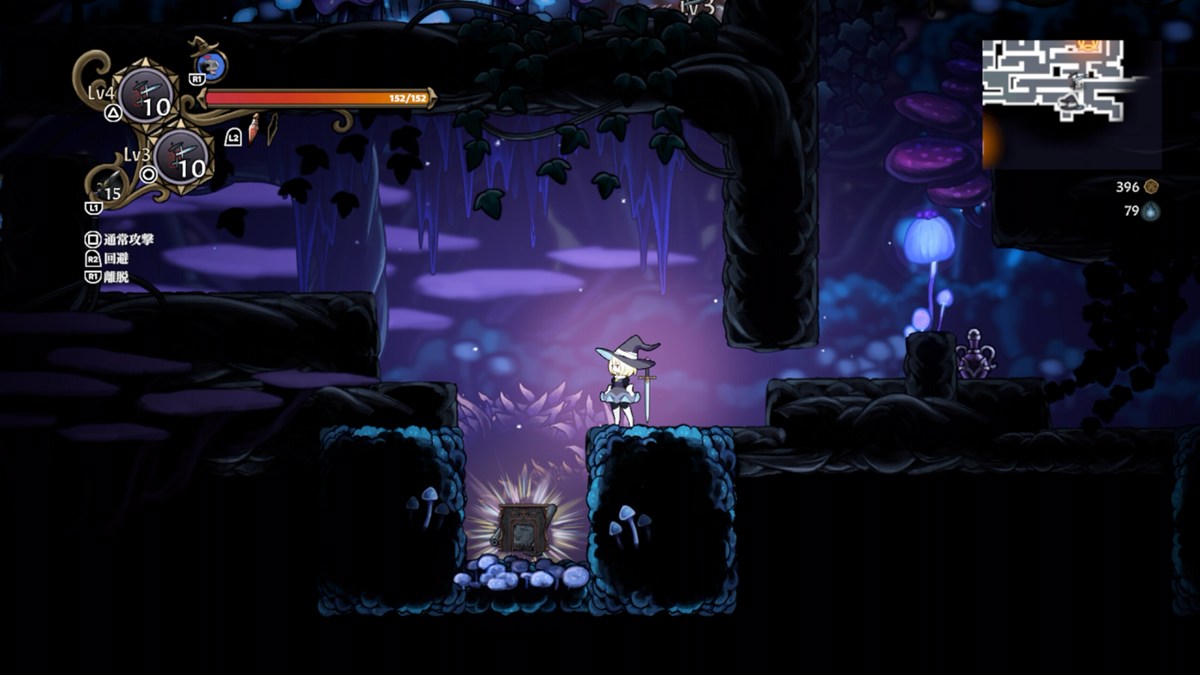
Task: Select the Lv4 sword skill icon
Action: point(146,95)
